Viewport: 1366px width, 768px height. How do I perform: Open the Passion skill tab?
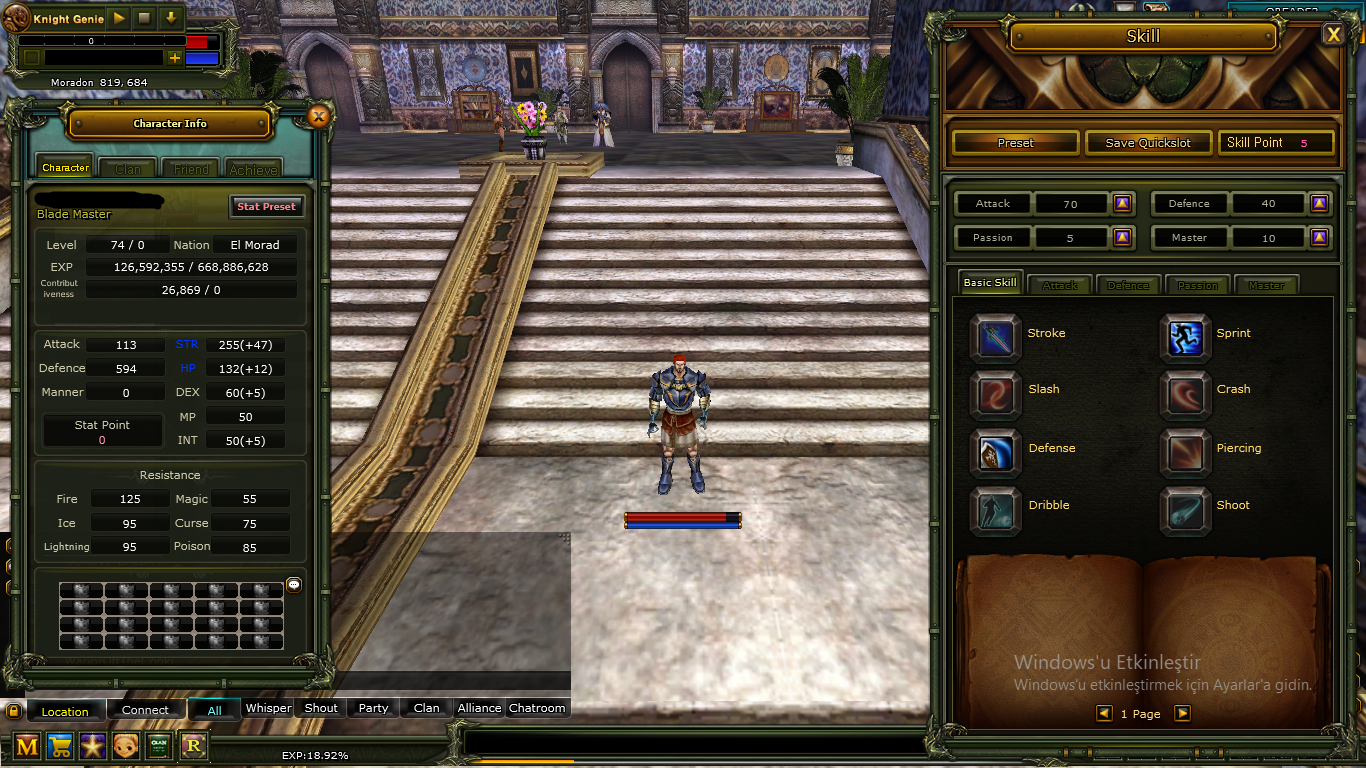pos(1198,285)
